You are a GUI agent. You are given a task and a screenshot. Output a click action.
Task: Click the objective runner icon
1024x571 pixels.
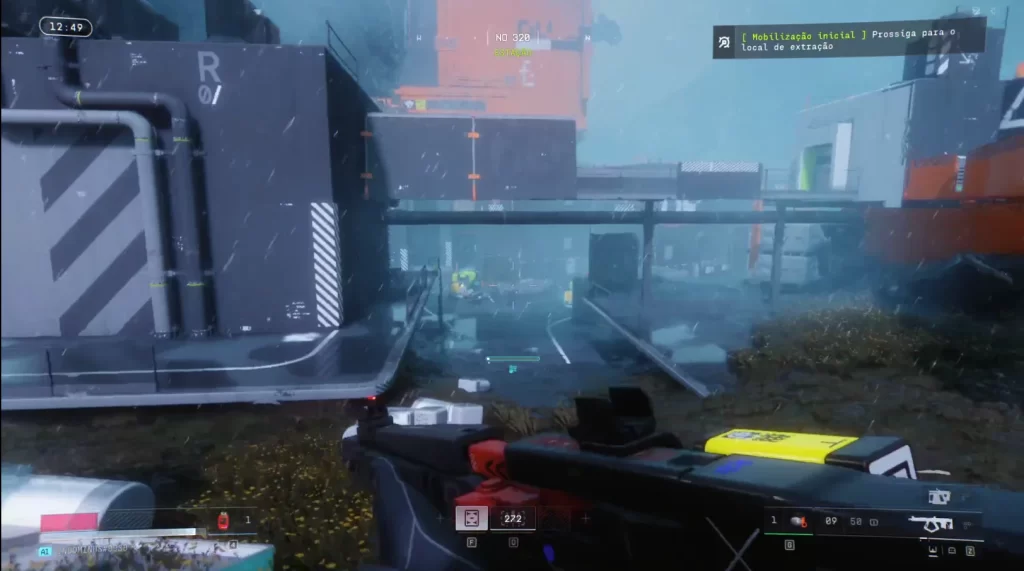point(724,41)
